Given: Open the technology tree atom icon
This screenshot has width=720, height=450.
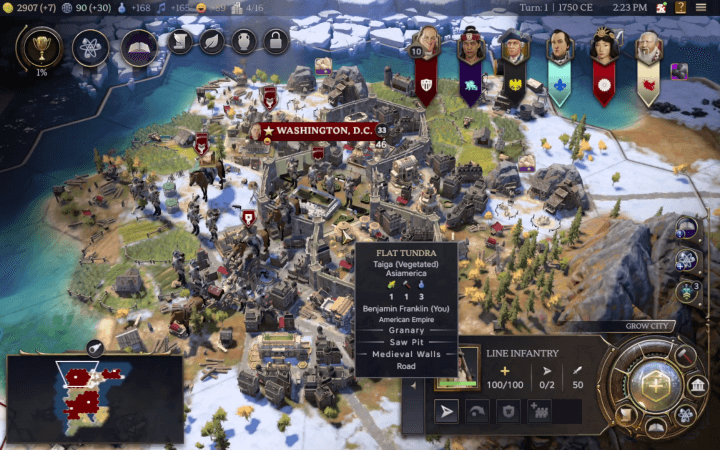Looking at the screenshot, I should pos(90,46).
